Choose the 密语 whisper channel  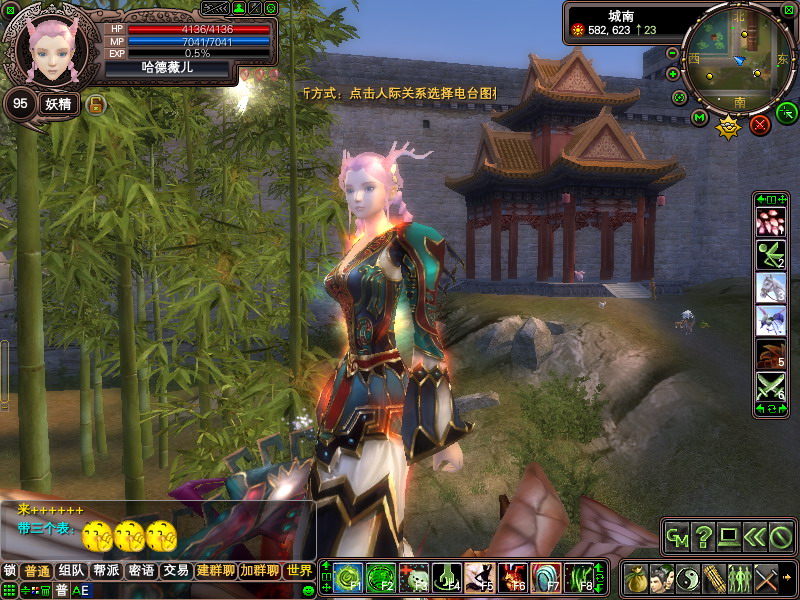[x=141, y=571]
